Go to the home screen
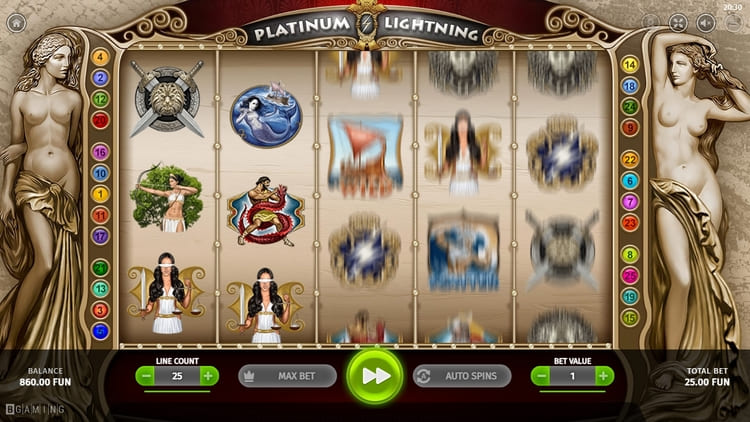 coord(15,21)
